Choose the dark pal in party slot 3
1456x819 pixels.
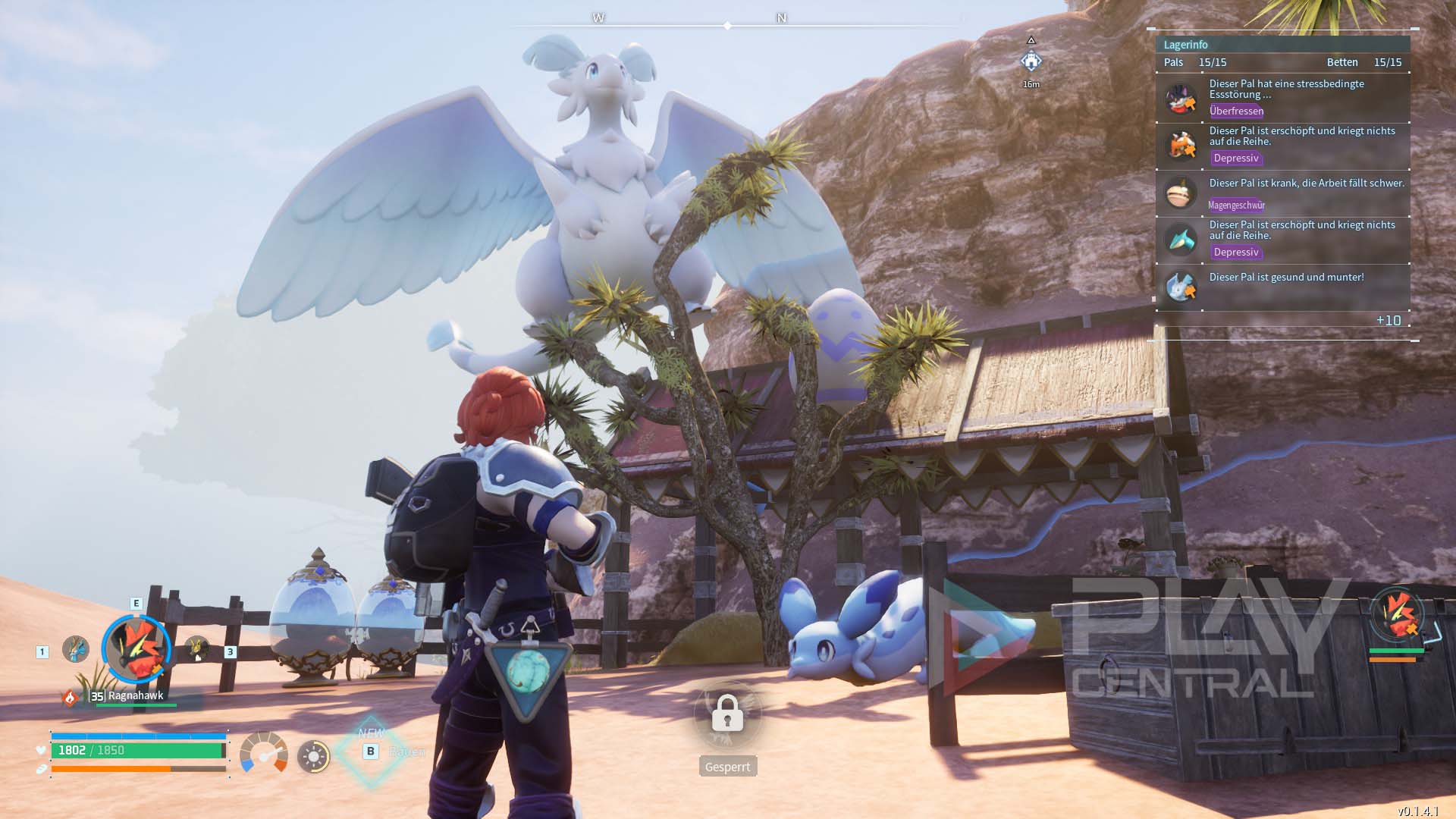pos(196,648)
